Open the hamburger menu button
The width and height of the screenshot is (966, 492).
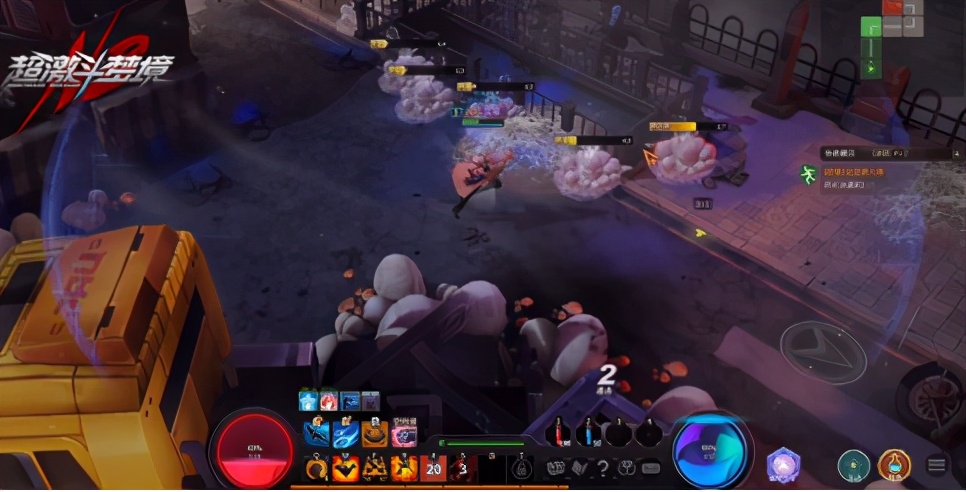(937, 465)
